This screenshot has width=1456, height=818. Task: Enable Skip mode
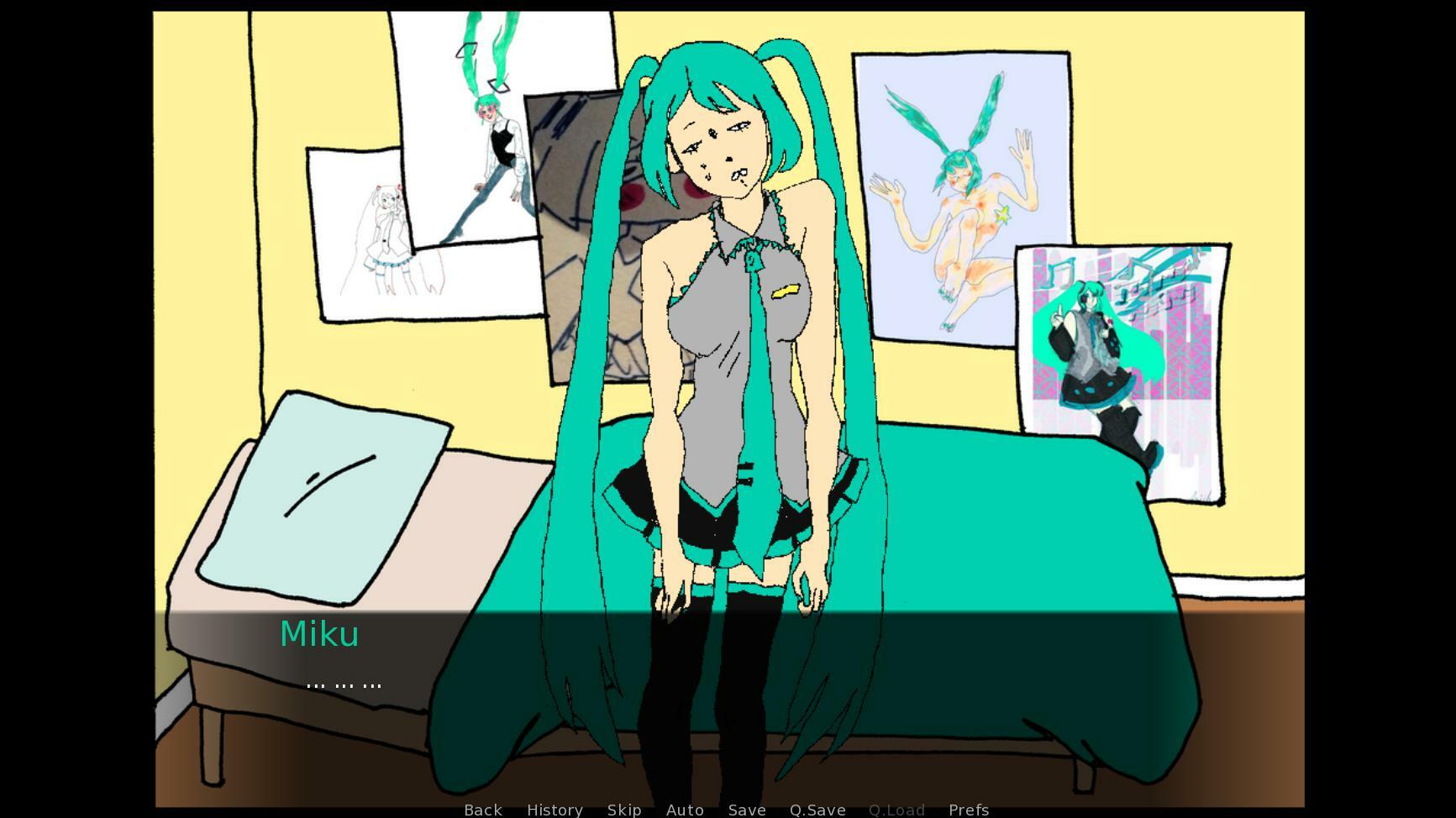pos(623,809)
